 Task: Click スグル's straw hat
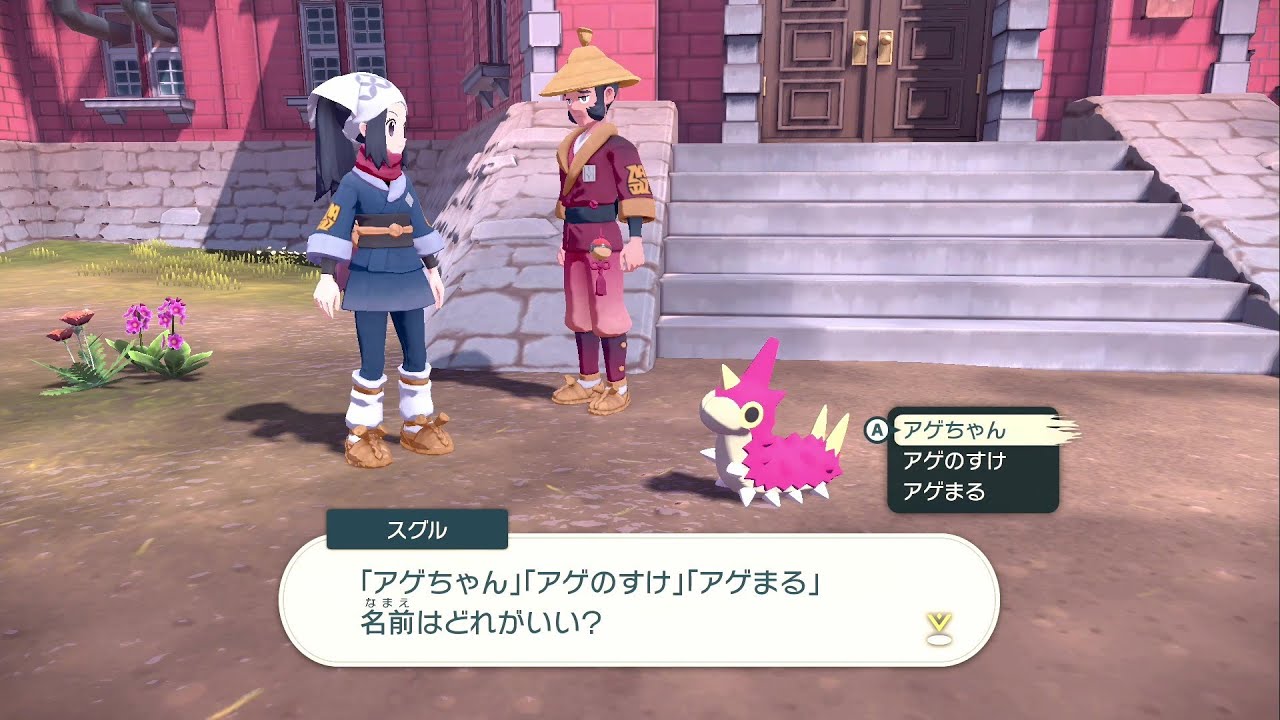coord(587,72)
